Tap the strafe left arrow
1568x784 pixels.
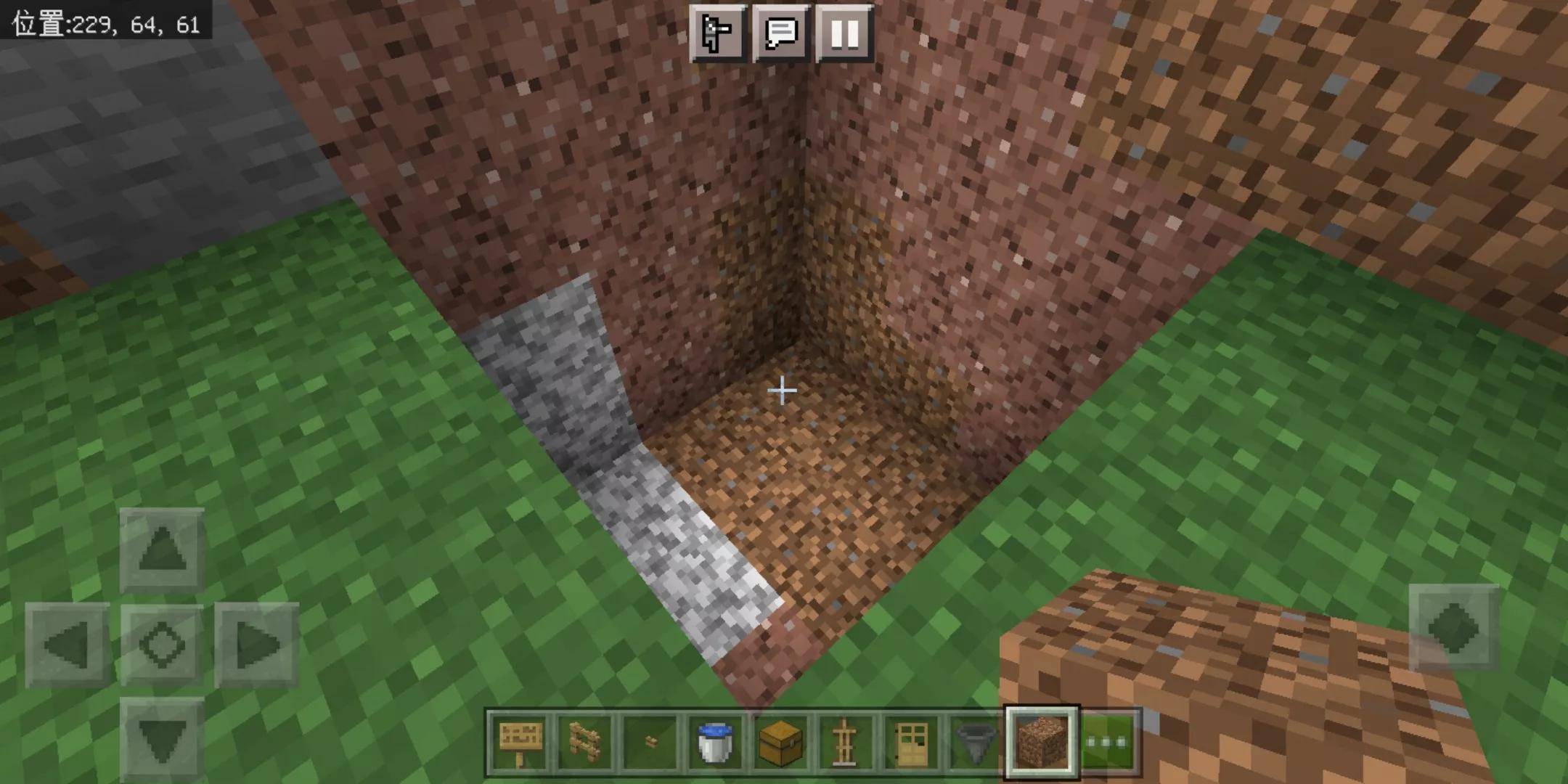(x=68, y=645)
